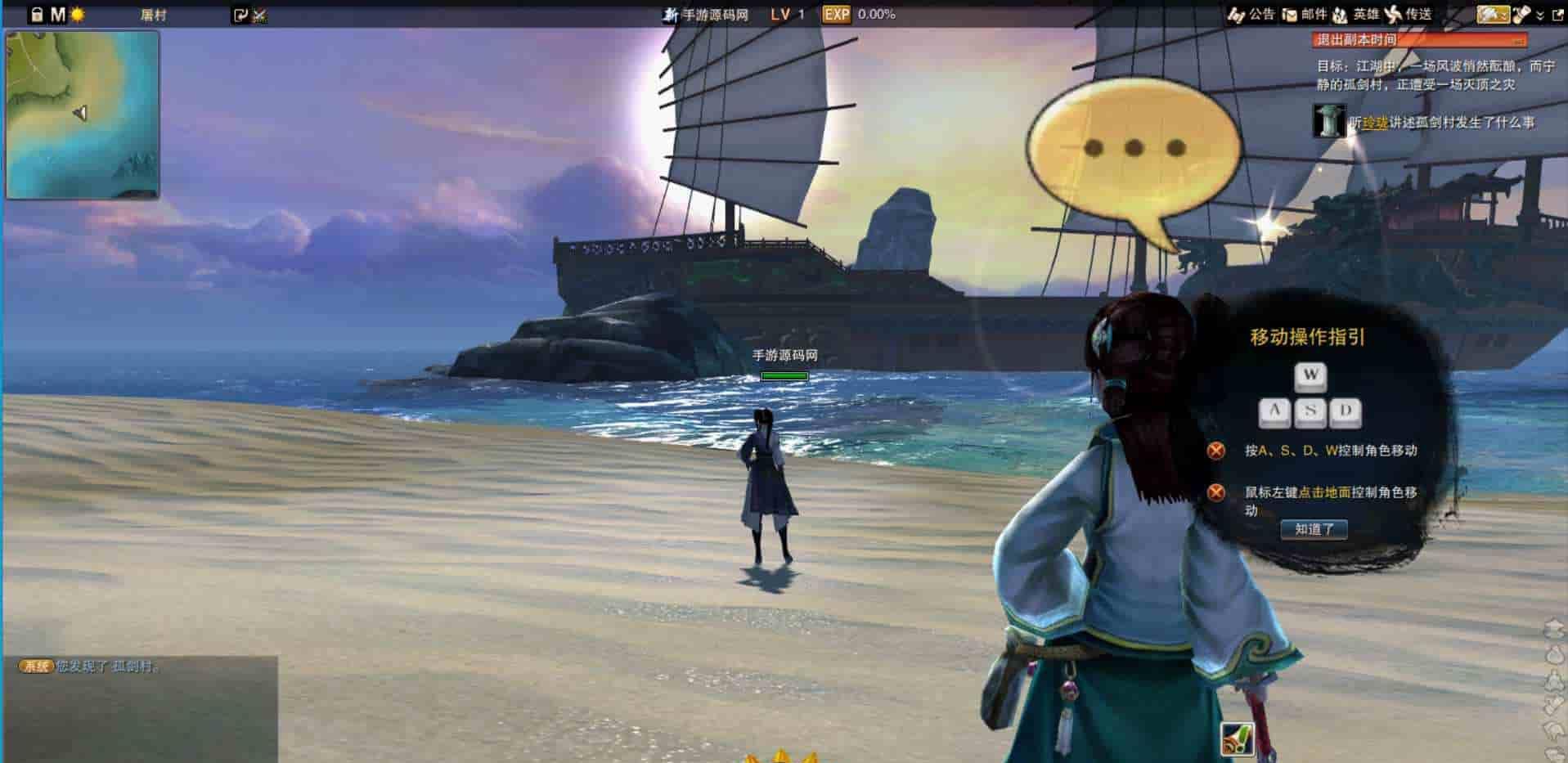Click the teal pillar quest icon
The width and height of the screenshot is (1568, 763).
(x=1328, y=121)
